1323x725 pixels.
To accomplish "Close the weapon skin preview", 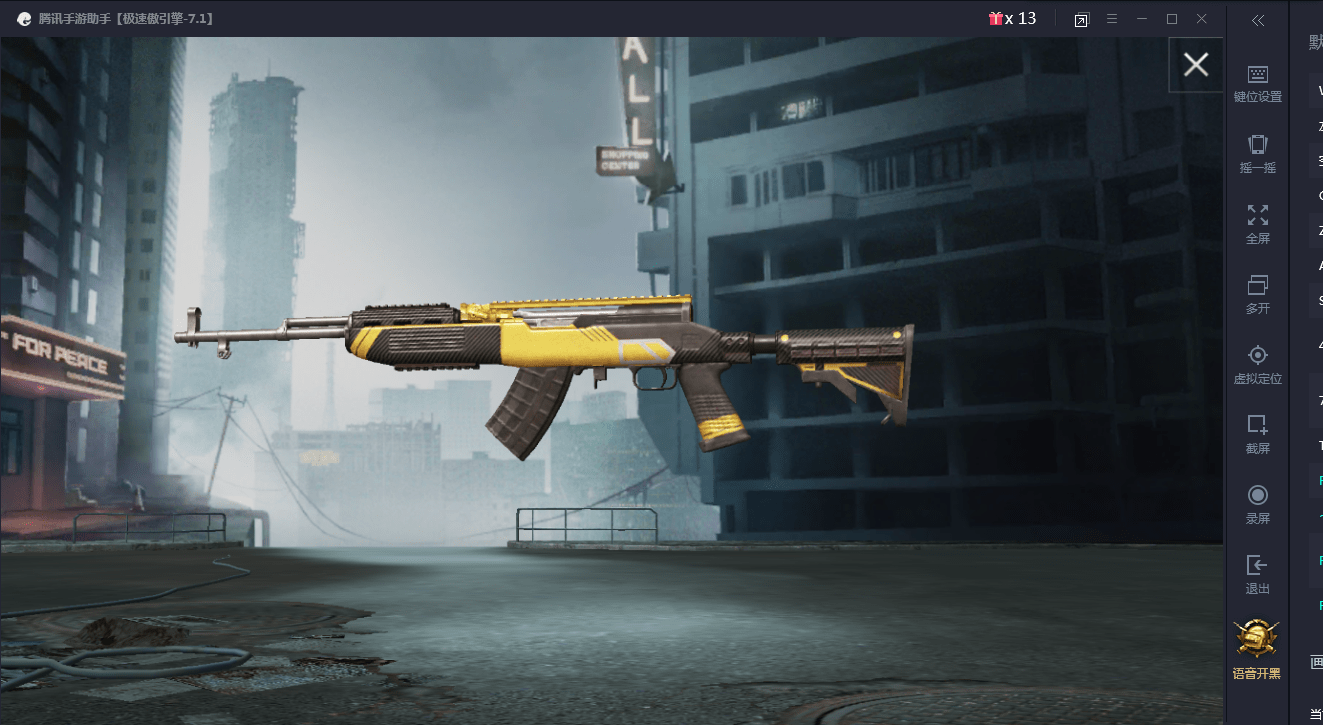I will pos(1195,65).
